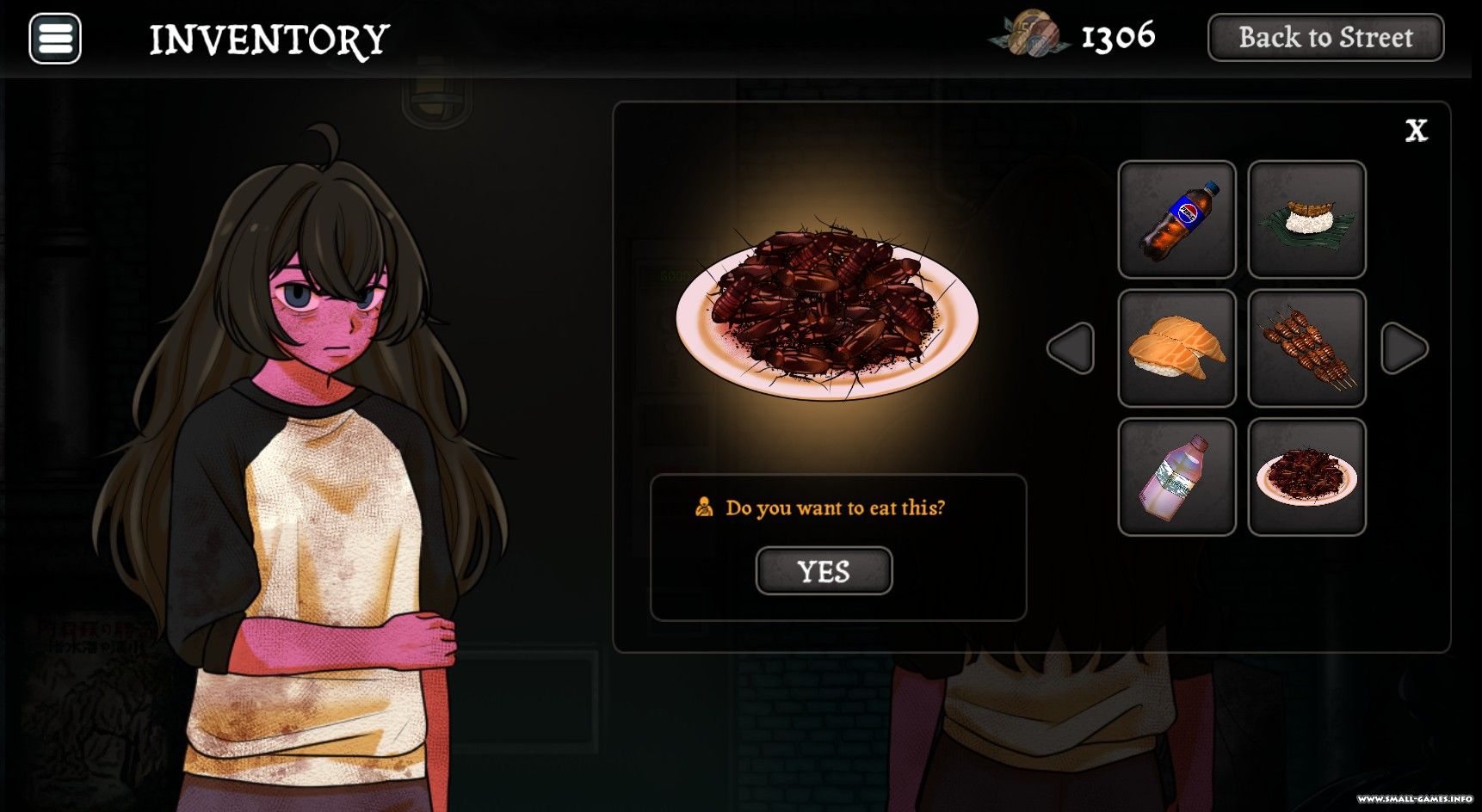The image size is (1482, 812).
Task: Select the salmon sushi slot
Action: coord(1176,348)
